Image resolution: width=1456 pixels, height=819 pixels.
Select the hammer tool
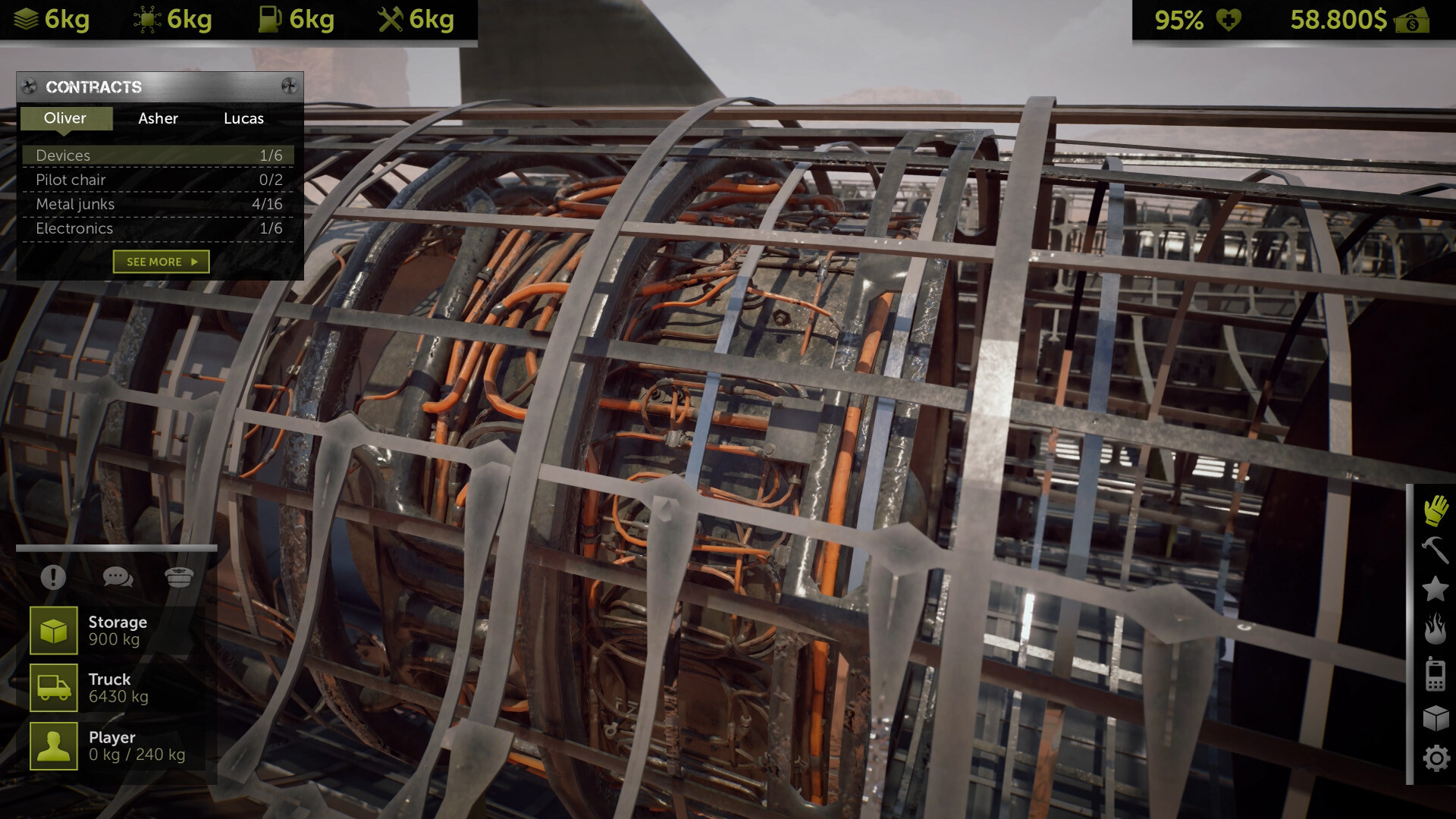[1436, 549]
